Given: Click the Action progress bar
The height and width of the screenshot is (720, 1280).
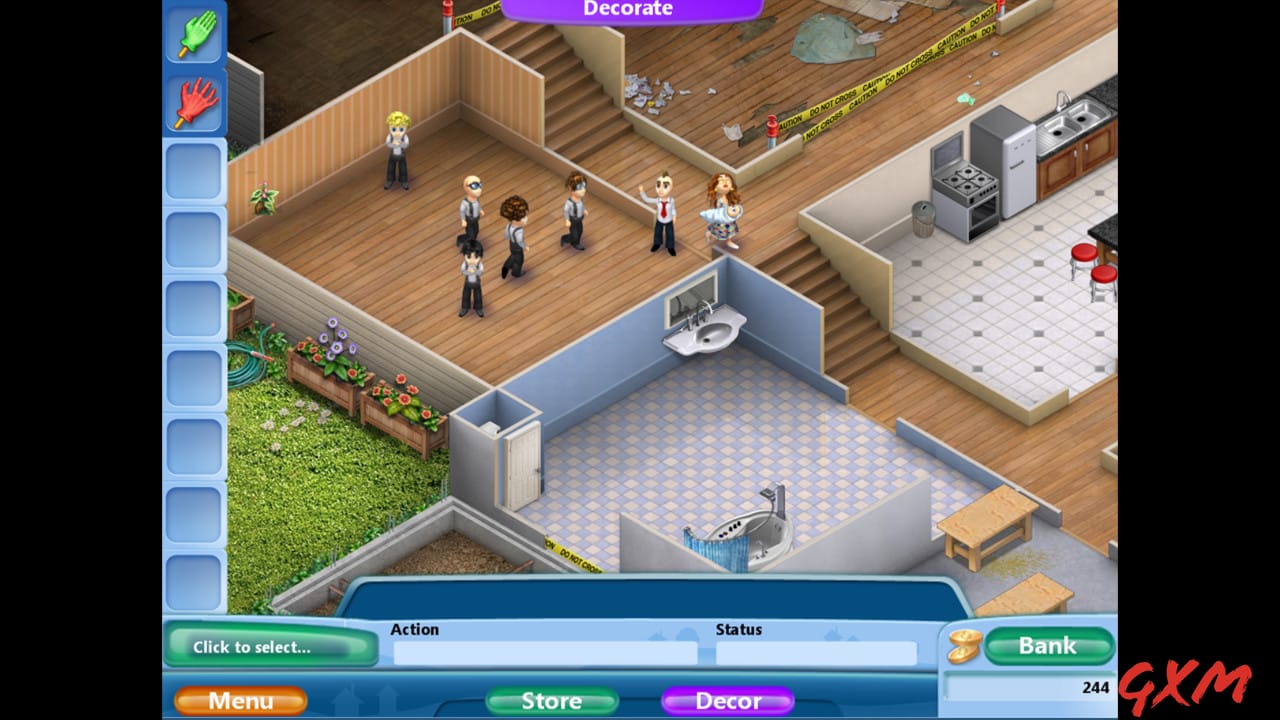Looking at the screenshot, I should (x=545, y=652).
